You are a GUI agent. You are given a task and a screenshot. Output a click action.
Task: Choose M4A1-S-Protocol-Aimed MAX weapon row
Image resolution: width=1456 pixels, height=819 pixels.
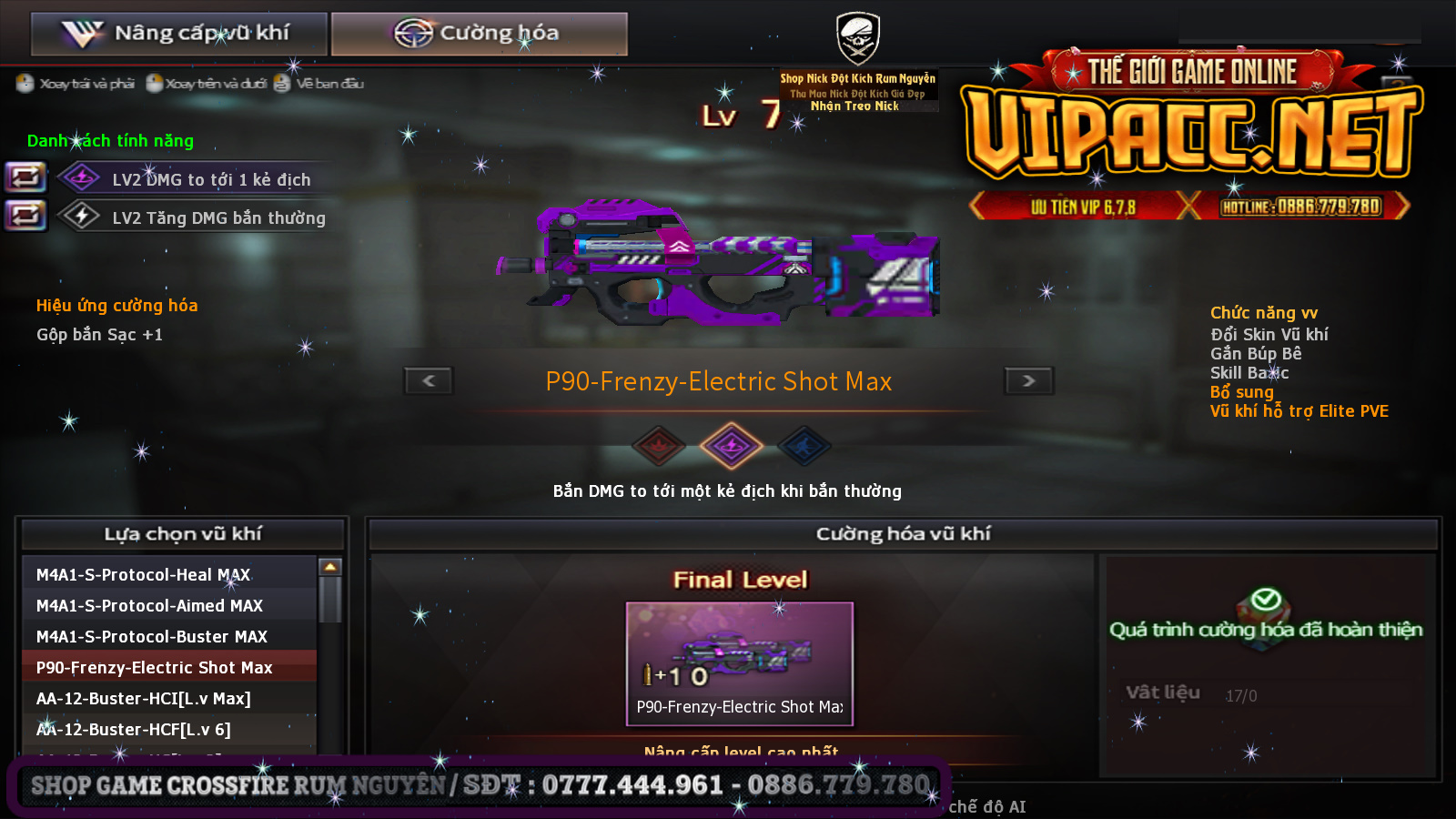[169, 605]
